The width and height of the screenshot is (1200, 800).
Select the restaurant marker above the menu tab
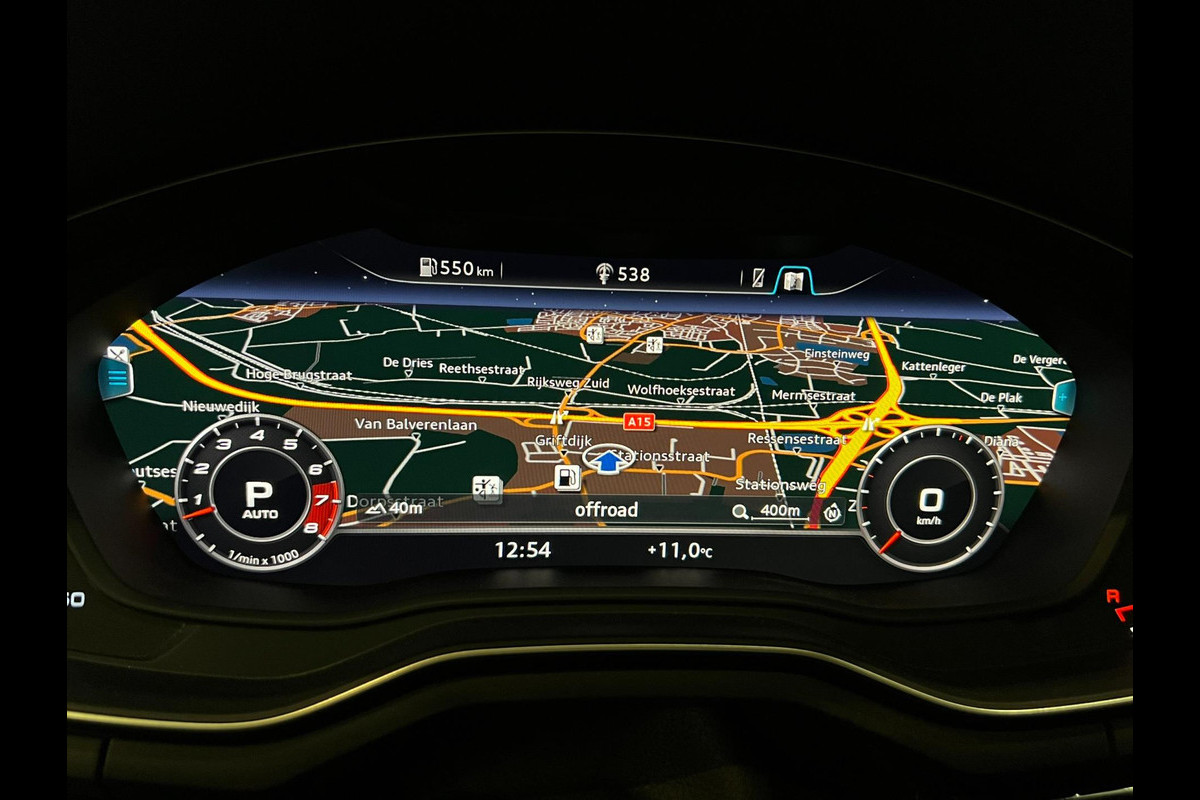(117, 354)
